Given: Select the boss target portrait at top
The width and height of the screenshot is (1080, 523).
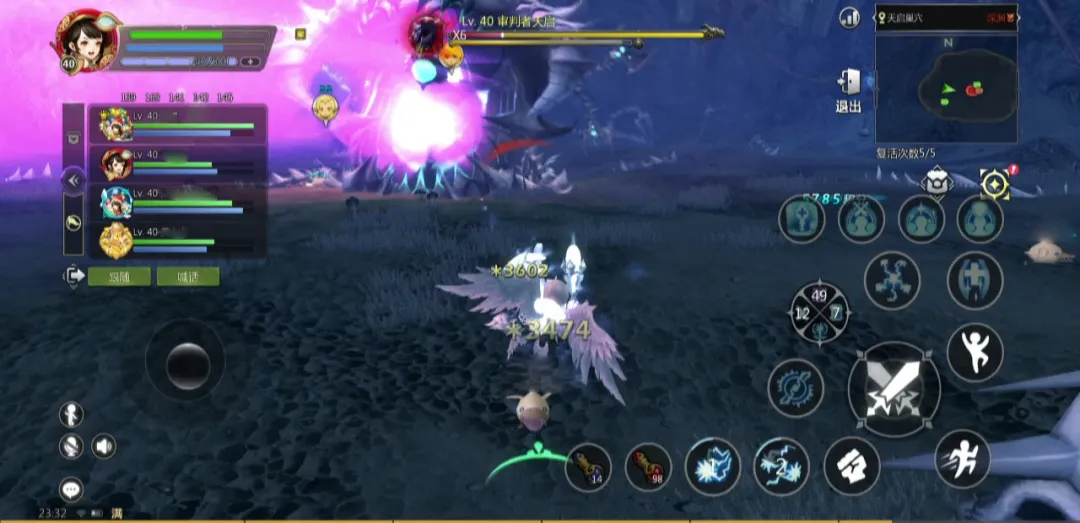Looking at the screenshot, I should [429, 35].
